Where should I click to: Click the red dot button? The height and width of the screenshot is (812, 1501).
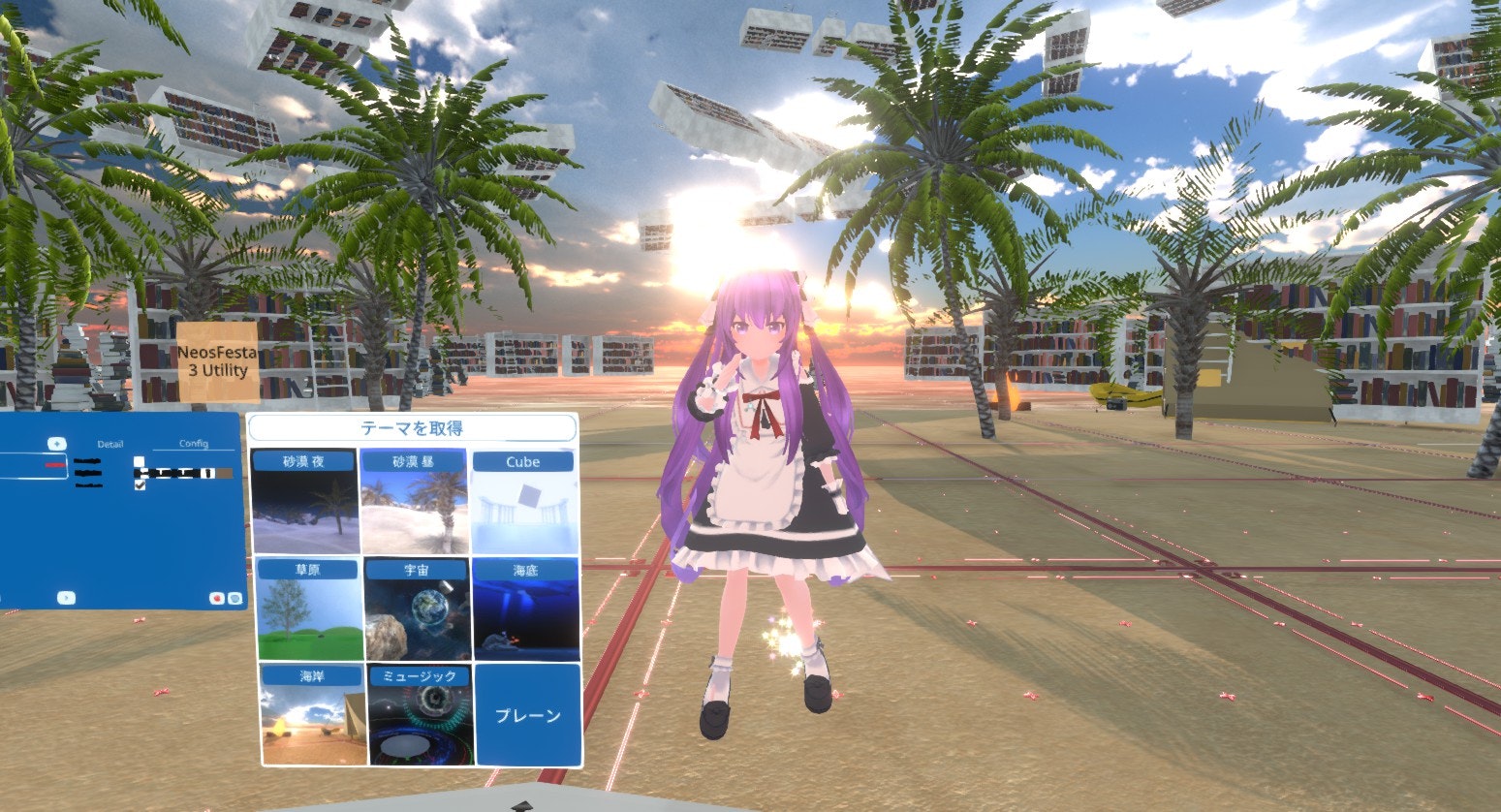[x=215, y=599]
